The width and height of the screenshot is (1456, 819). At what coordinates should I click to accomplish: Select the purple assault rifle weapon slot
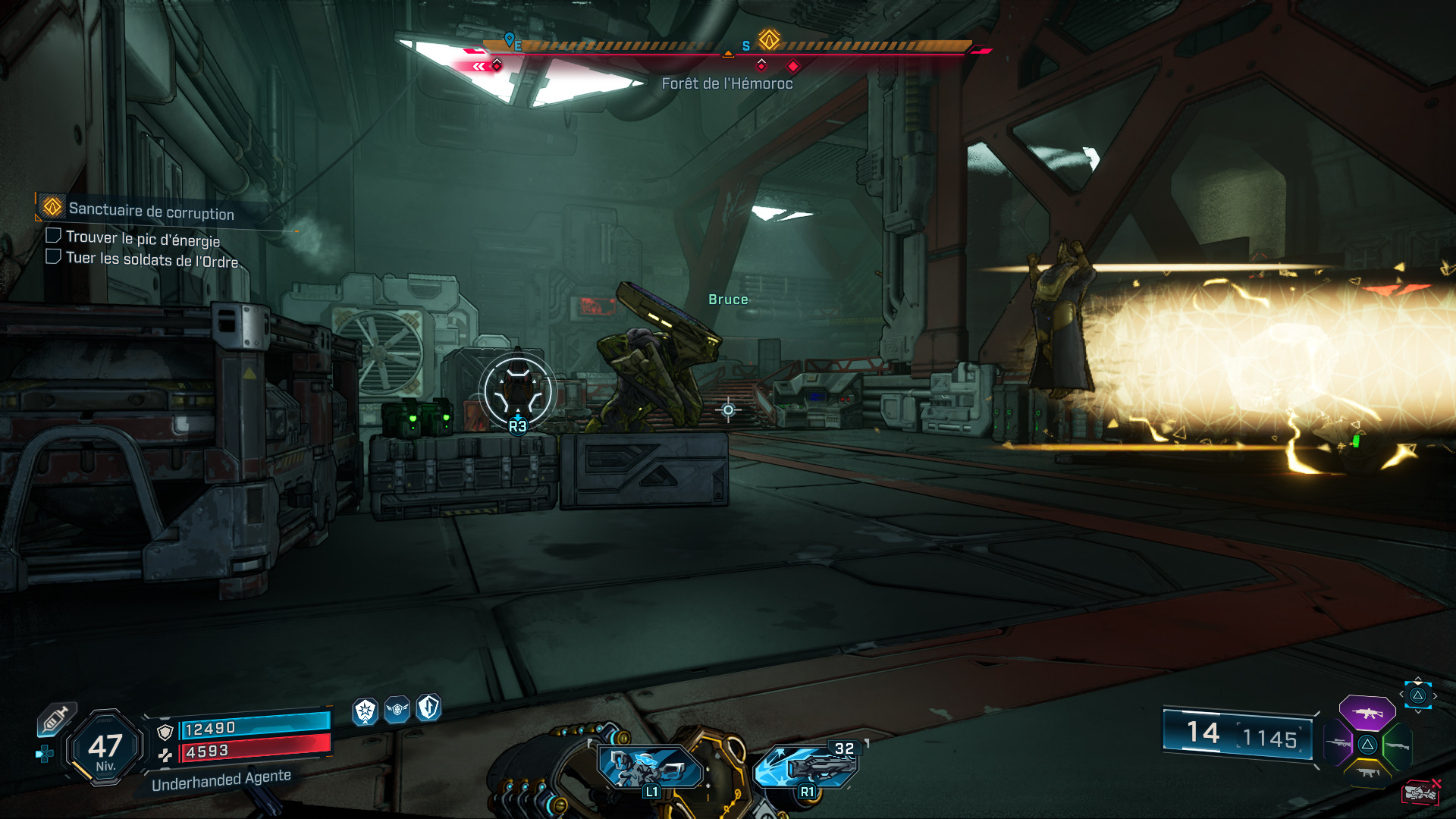[1367, 714]
